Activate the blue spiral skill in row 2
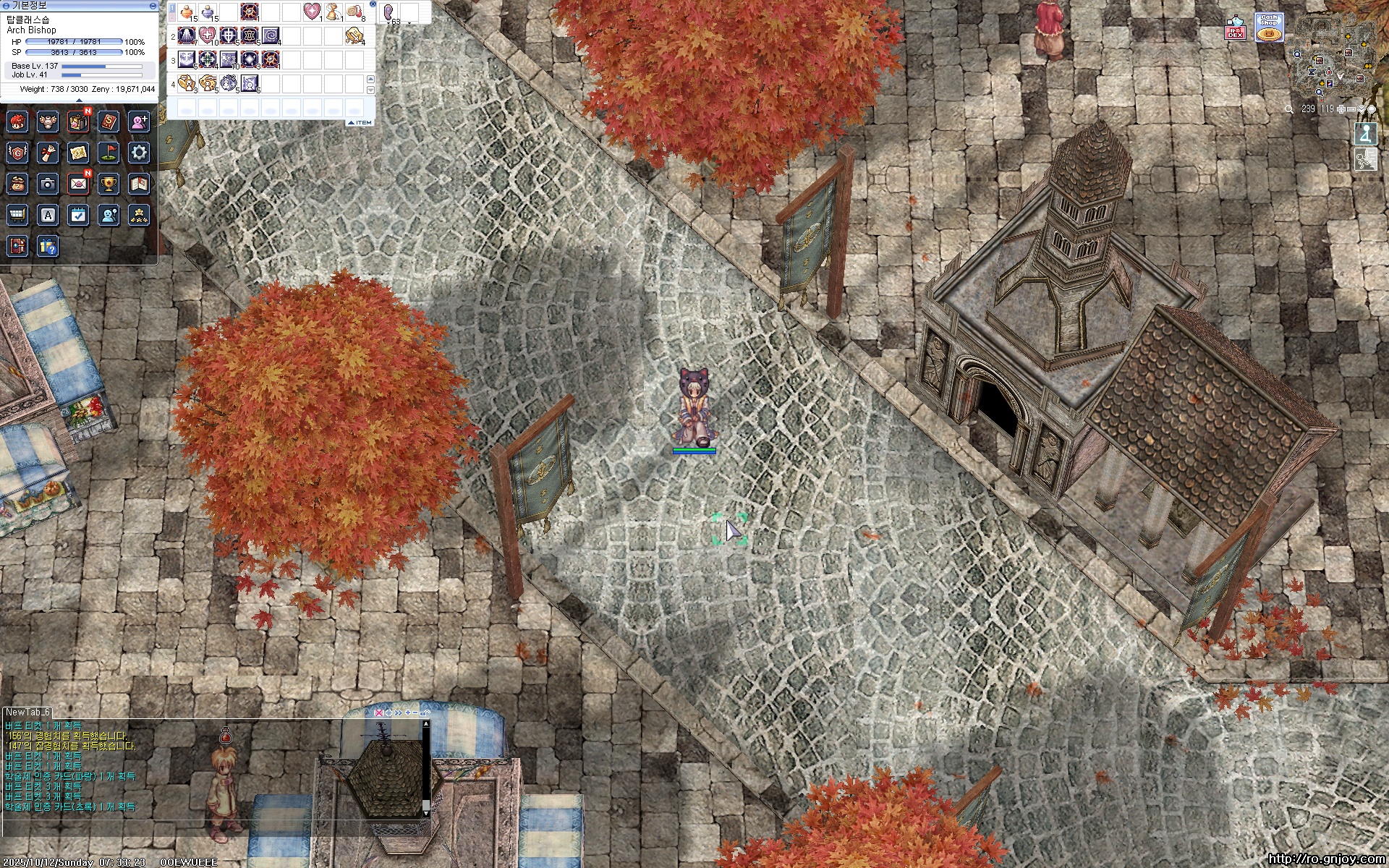This screenshot has height=868, width=1389. click(271, 35)
